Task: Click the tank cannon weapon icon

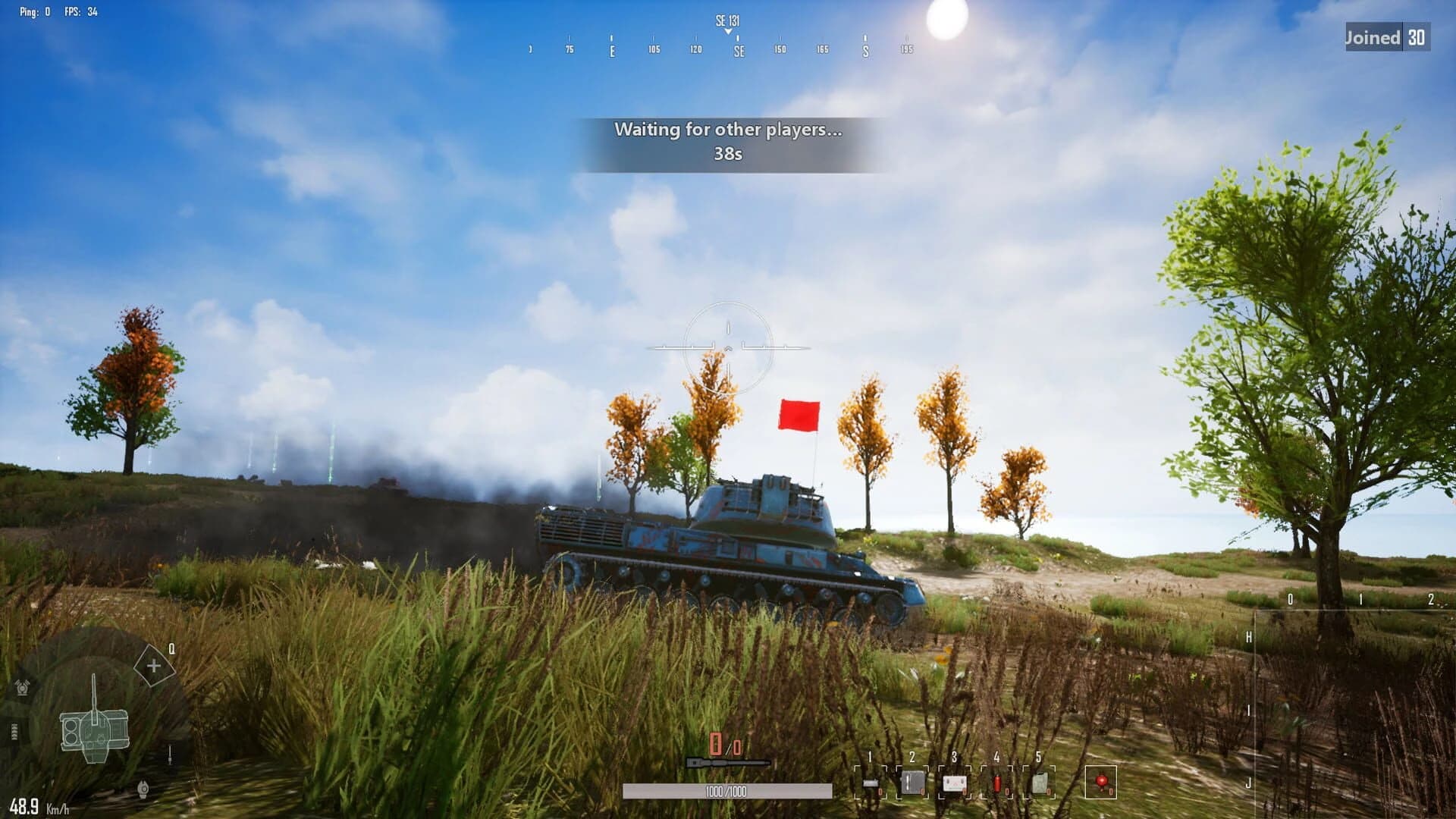Action: tap(726, 762)
